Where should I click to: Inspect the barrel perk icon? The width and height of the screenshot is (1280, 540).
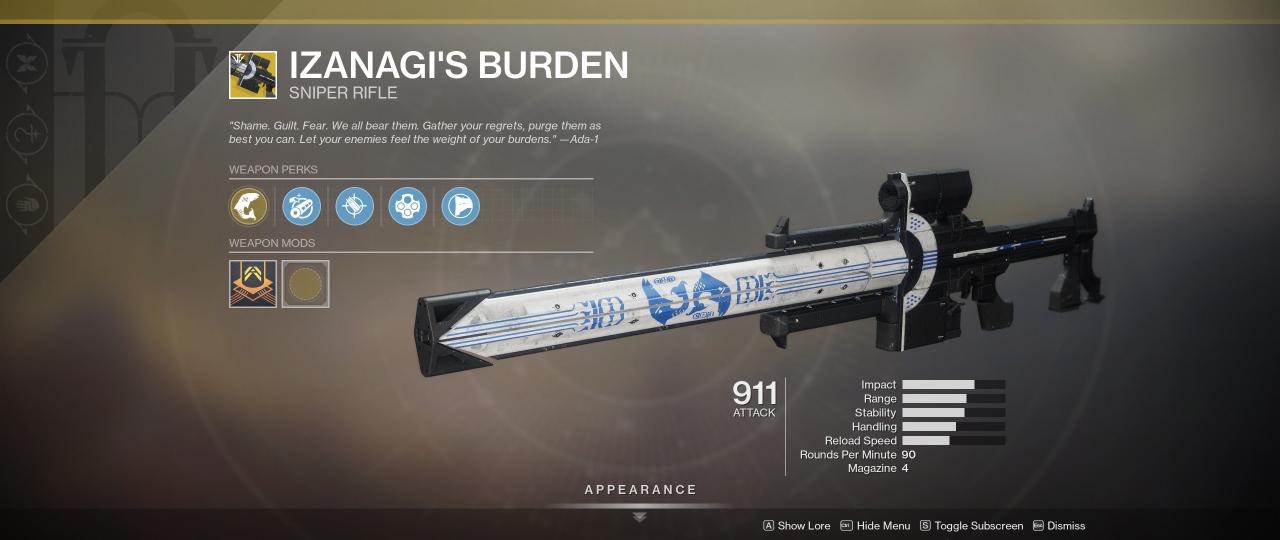coord(301,206)
